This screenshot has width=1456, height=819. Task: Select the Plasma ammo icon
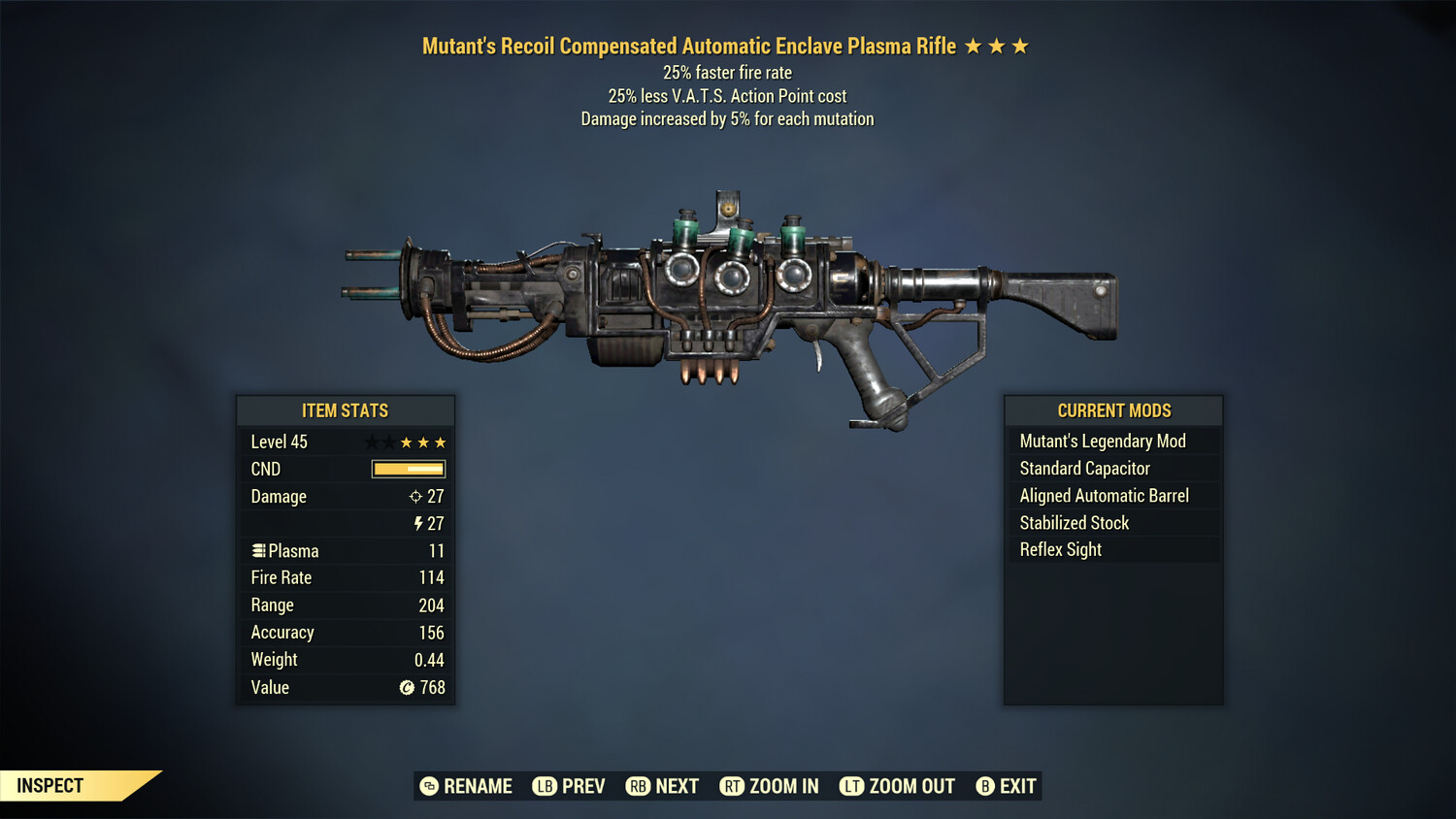pos(259,550)
